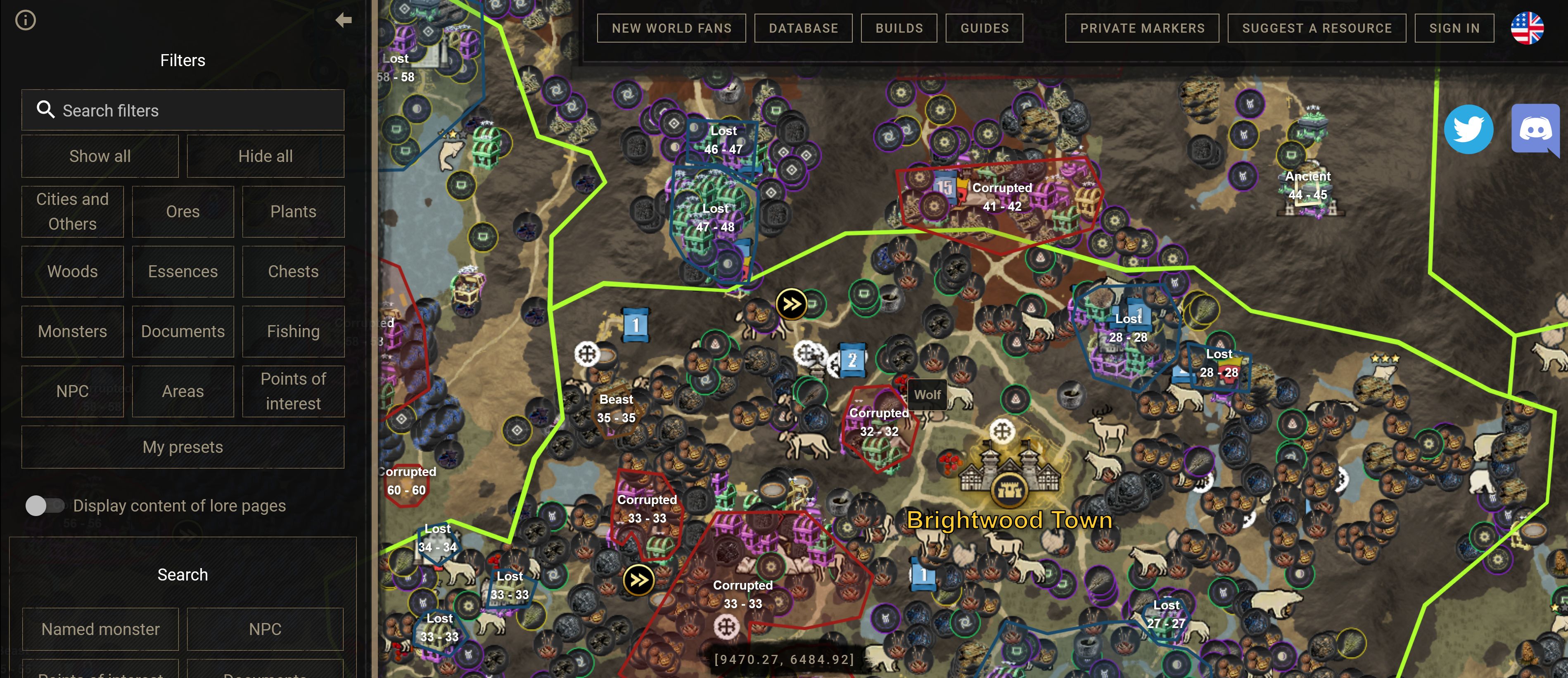Toggle Display content of lore pages
This screenshot has width=1568, height=678.
[x=45, y=506]
